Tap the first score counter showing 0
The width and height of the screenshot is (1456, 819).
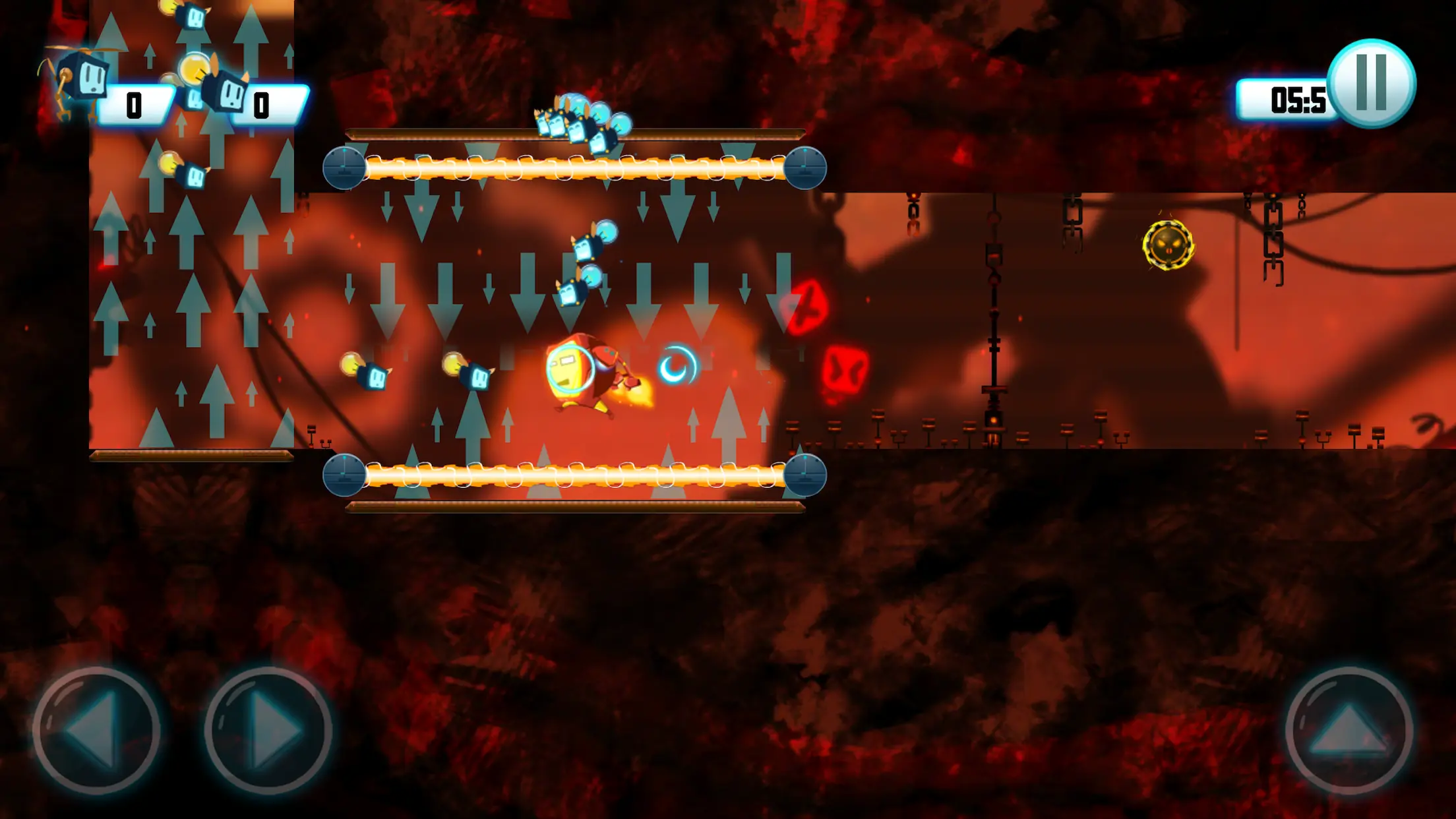[x=135, y=104]
